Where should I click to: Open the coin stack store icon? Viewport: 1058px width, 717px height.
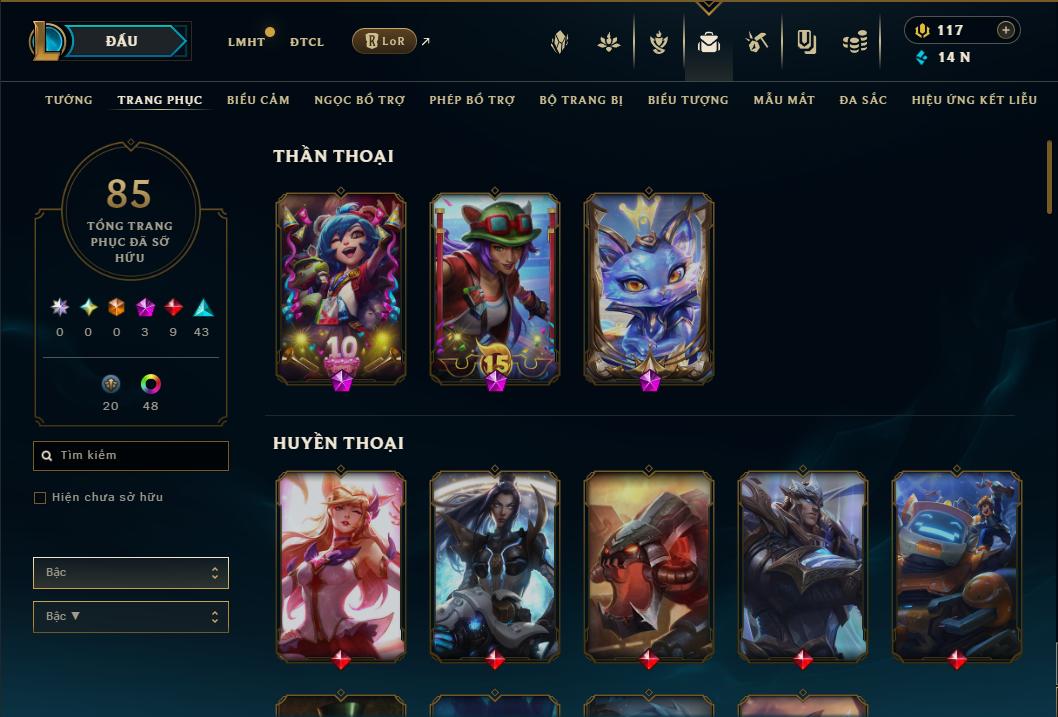[x=854, y=42]
